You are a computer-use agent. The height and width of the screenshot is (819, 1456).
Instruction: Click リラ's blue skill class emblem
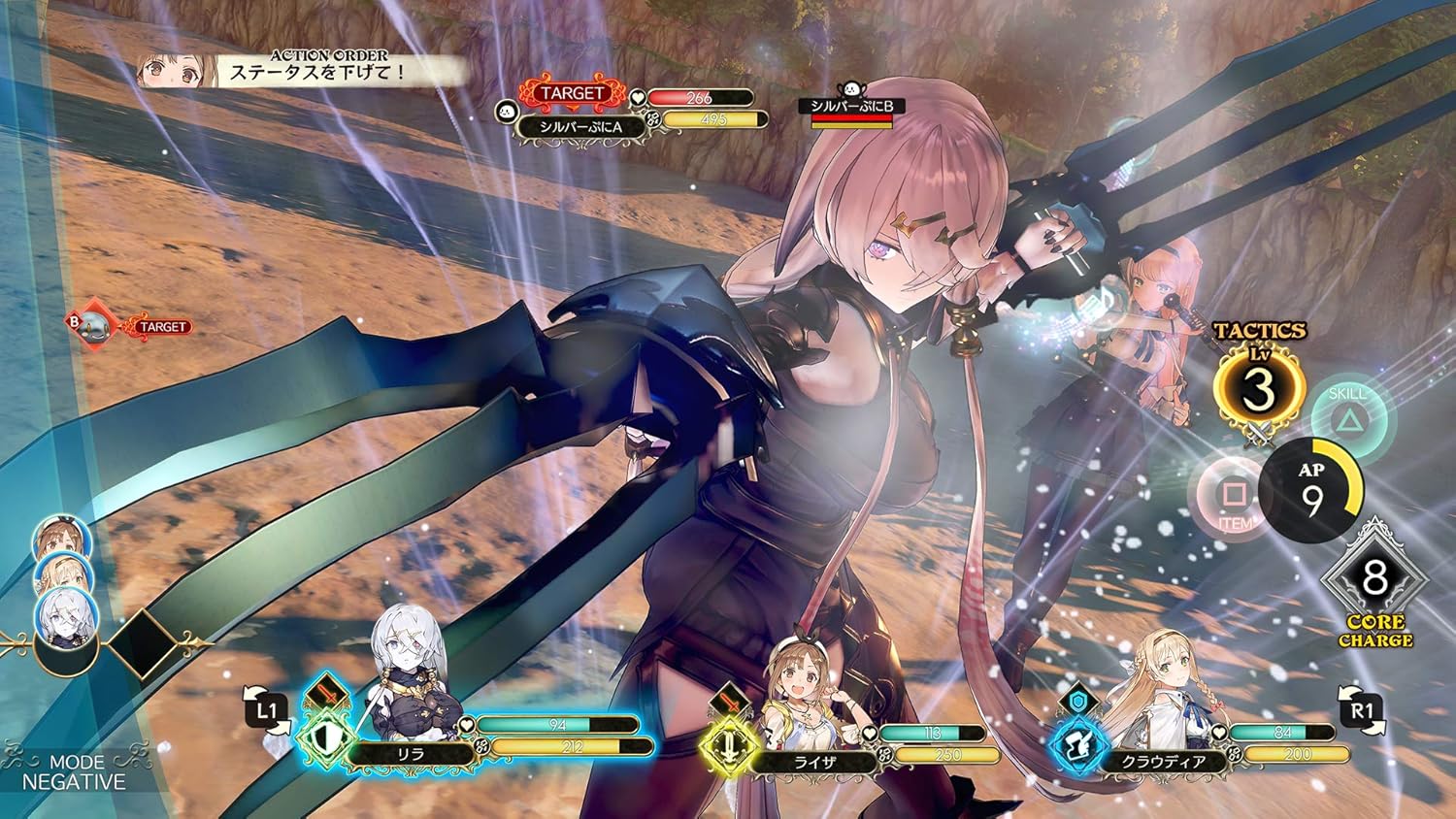point(324,737)
